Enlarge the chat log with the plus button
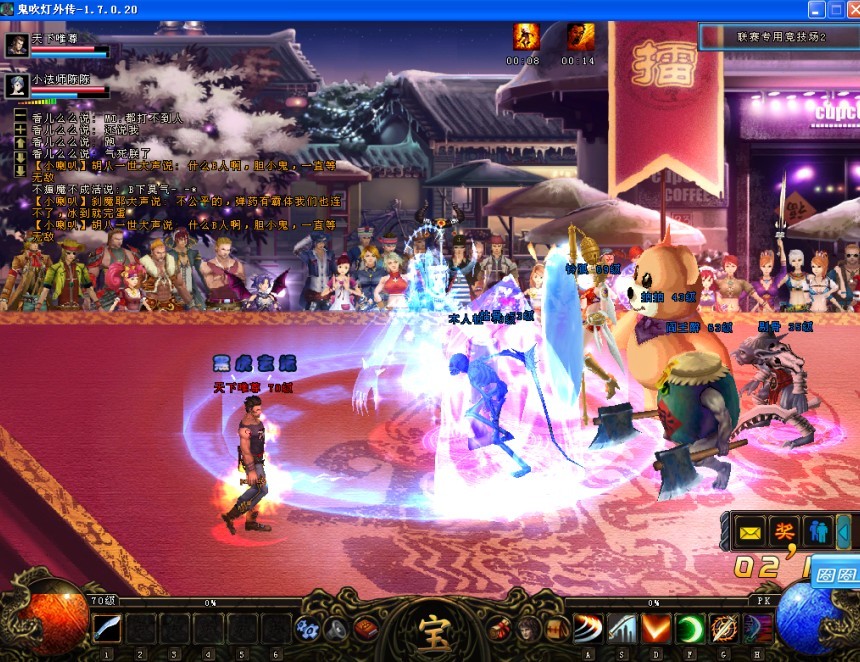The height and width of the screenshot is (662, 860). click(x=19, y=130)
